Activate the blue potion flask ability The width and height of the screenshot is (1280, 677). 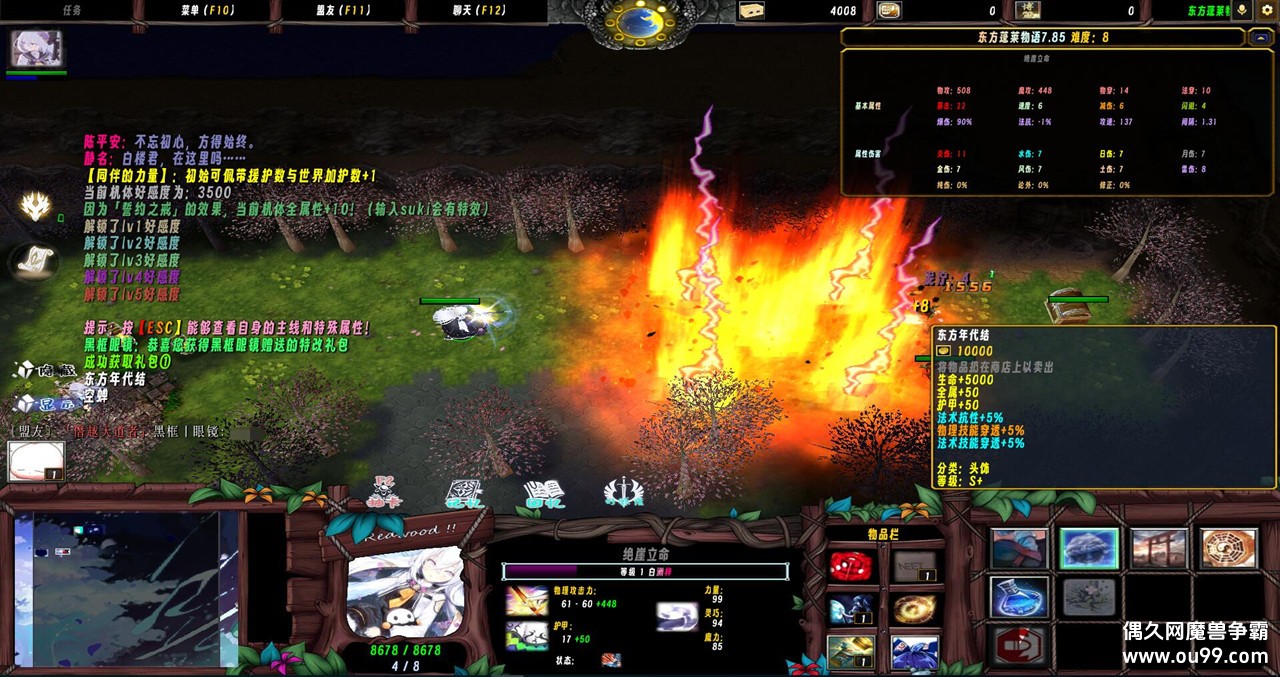pos(1019,597)
